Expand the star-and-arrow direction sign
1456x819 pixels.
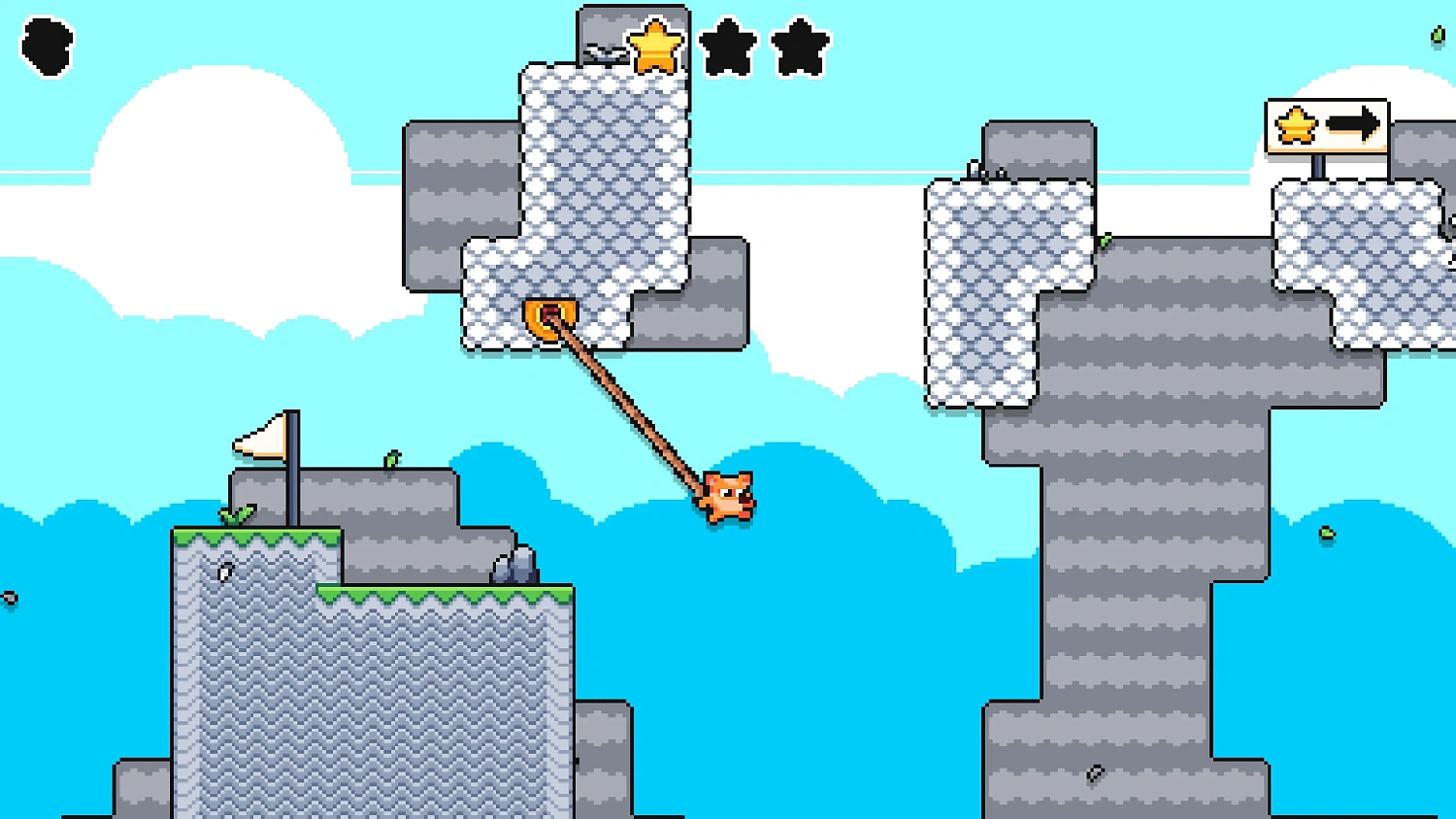point(1327,125)
